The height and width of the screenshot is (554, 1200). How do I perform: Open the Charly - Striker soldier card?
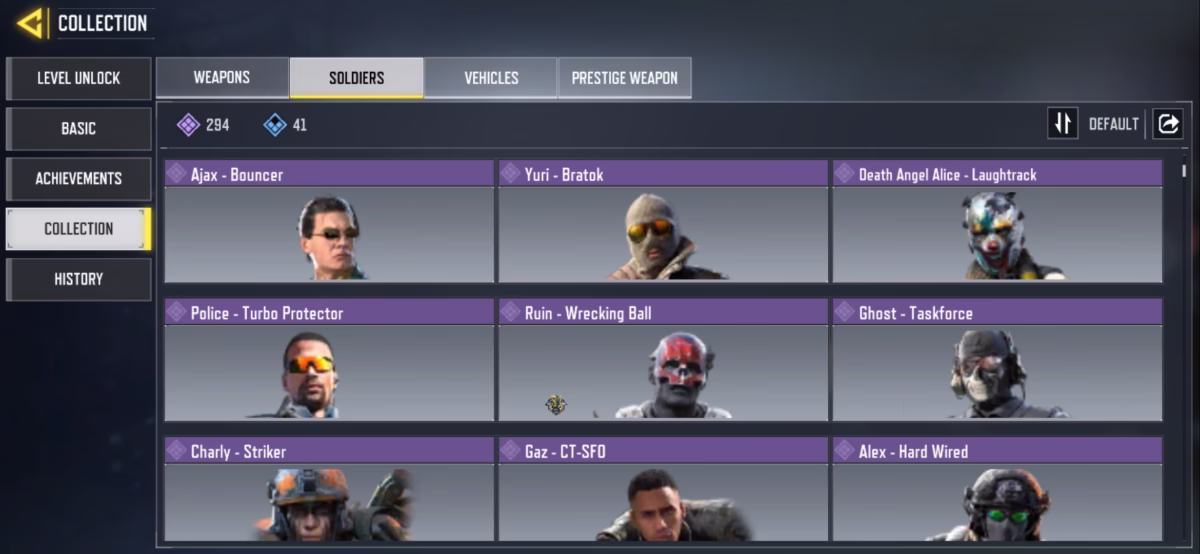coord(329,490)
